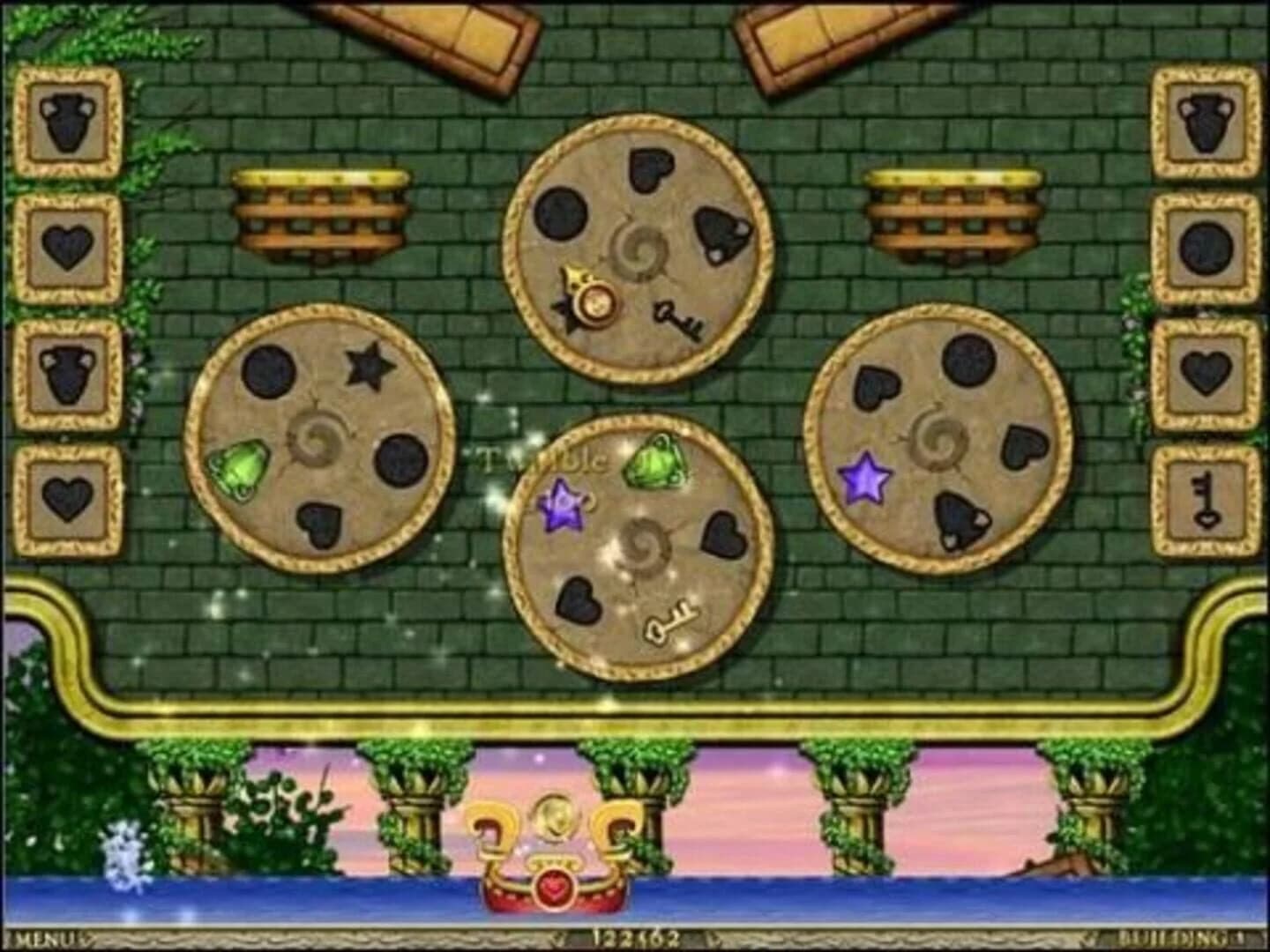Click the purple star on the bottom center wheel
This screenshot has height=952, width=1270.
tap(563, 504)
